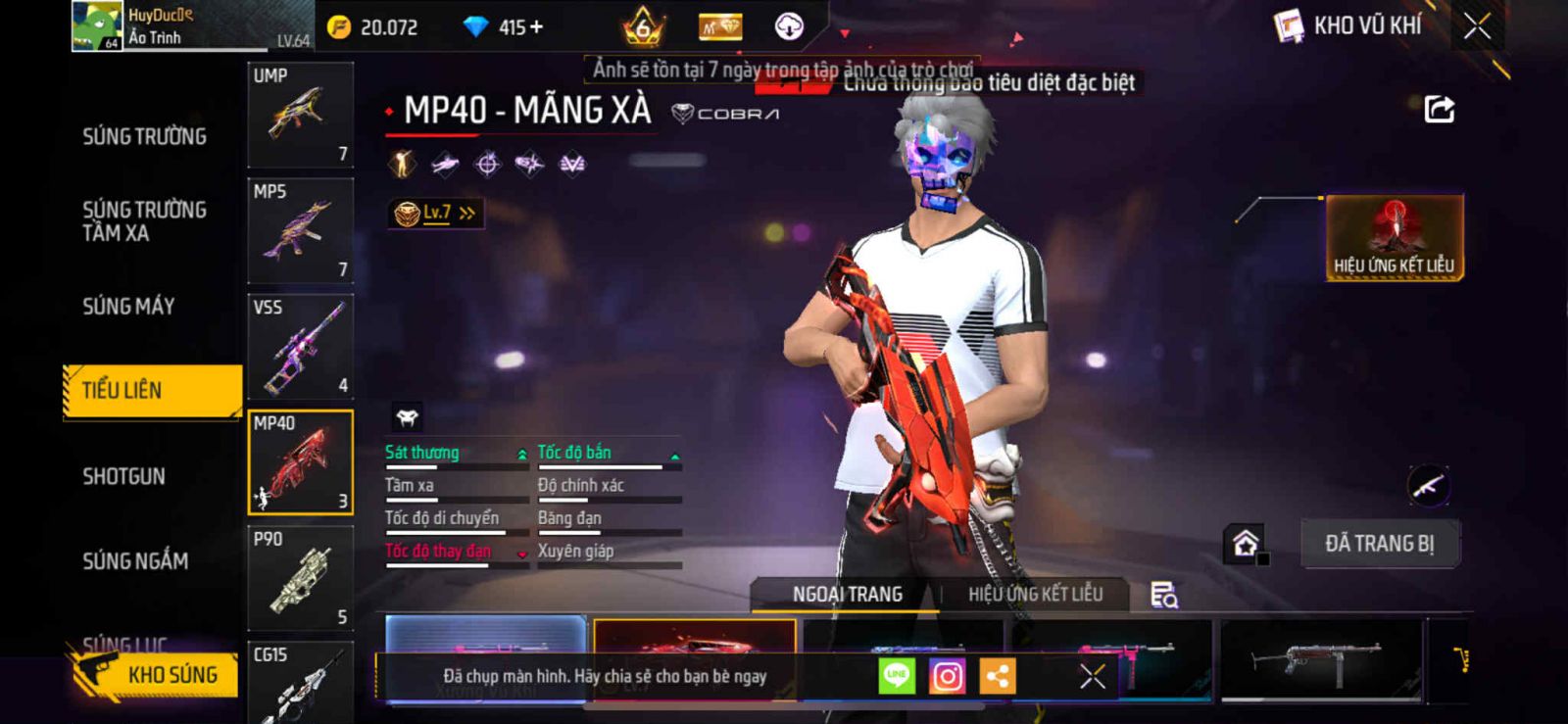Open the Súng Ngắm category
Viewport: 1568px width, 724px height.
pyautogui.click(x=135, y=561)
